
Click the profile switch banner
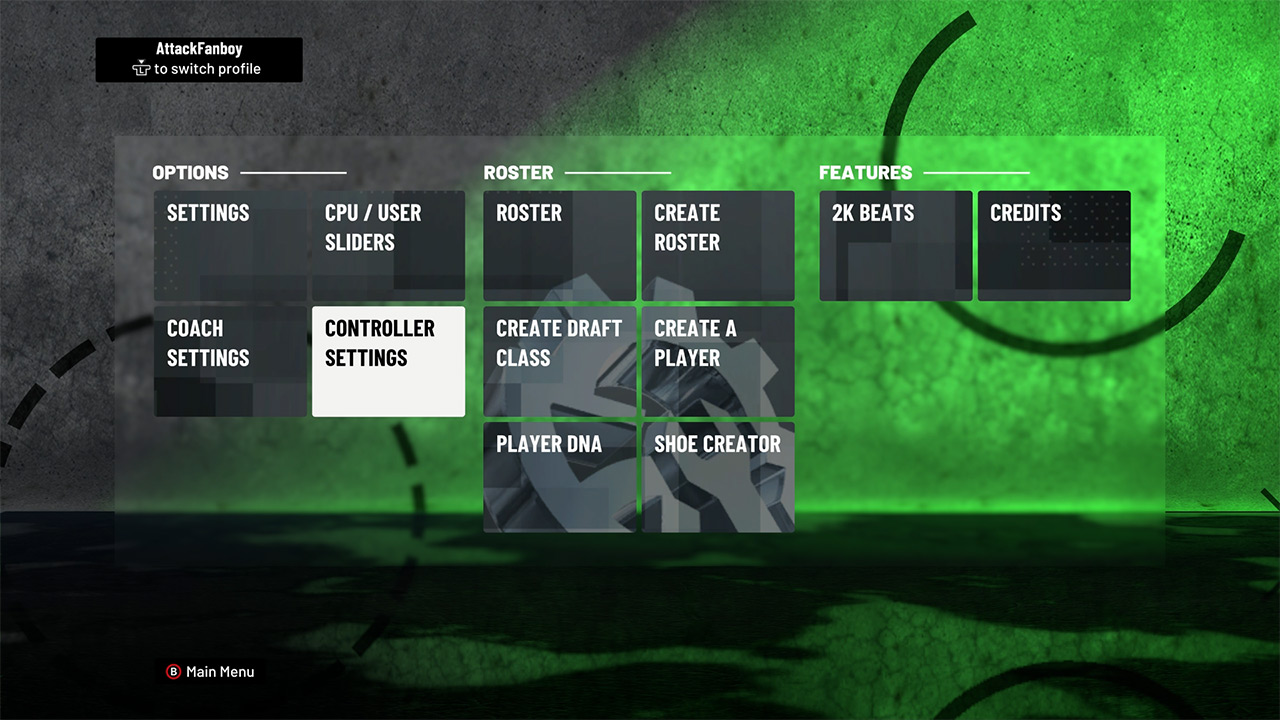(x=198, y=59)
